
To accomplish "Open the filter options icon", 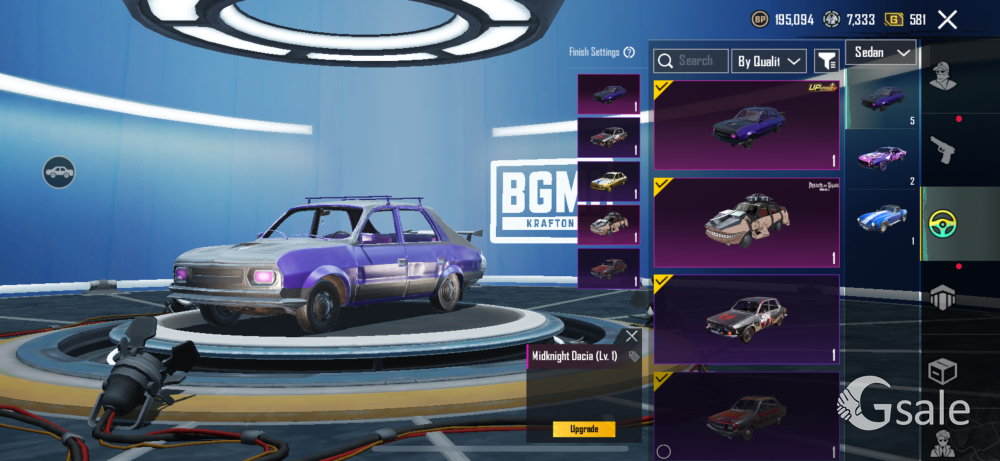I will point(826,61).
